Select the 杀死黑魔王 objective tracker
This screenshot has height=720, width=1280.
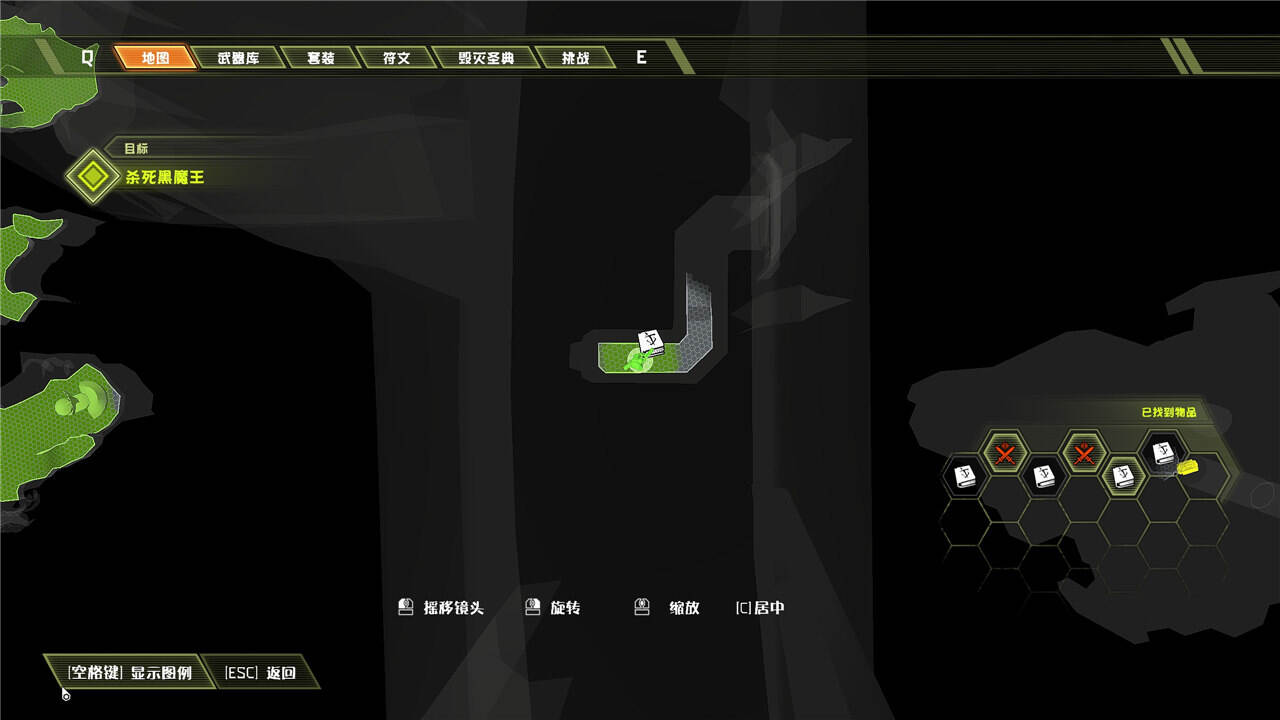coord(164,177)
